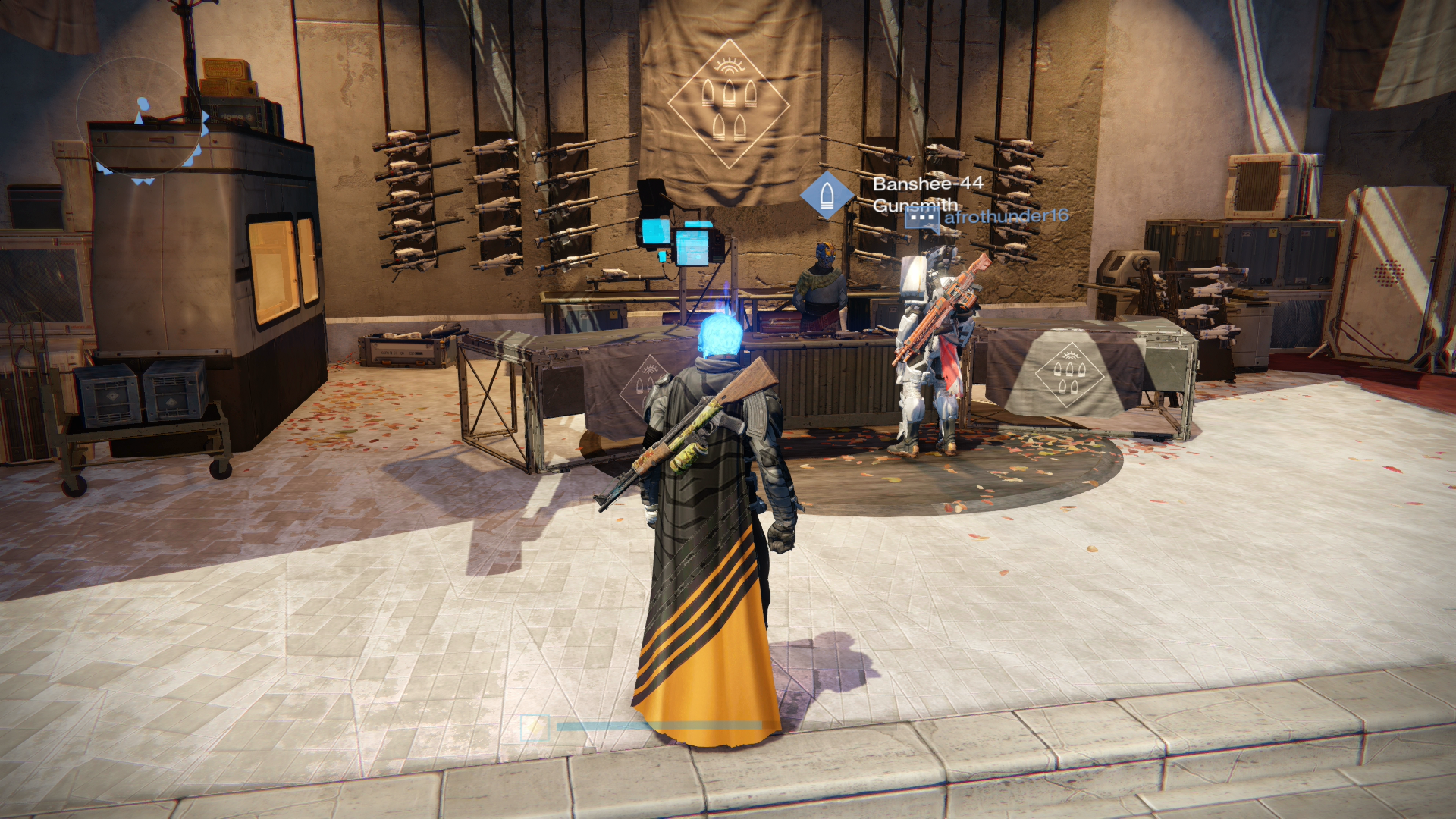Select the Banshee-44 Gunsmith vendor marker icon

(x=826, y=195)
